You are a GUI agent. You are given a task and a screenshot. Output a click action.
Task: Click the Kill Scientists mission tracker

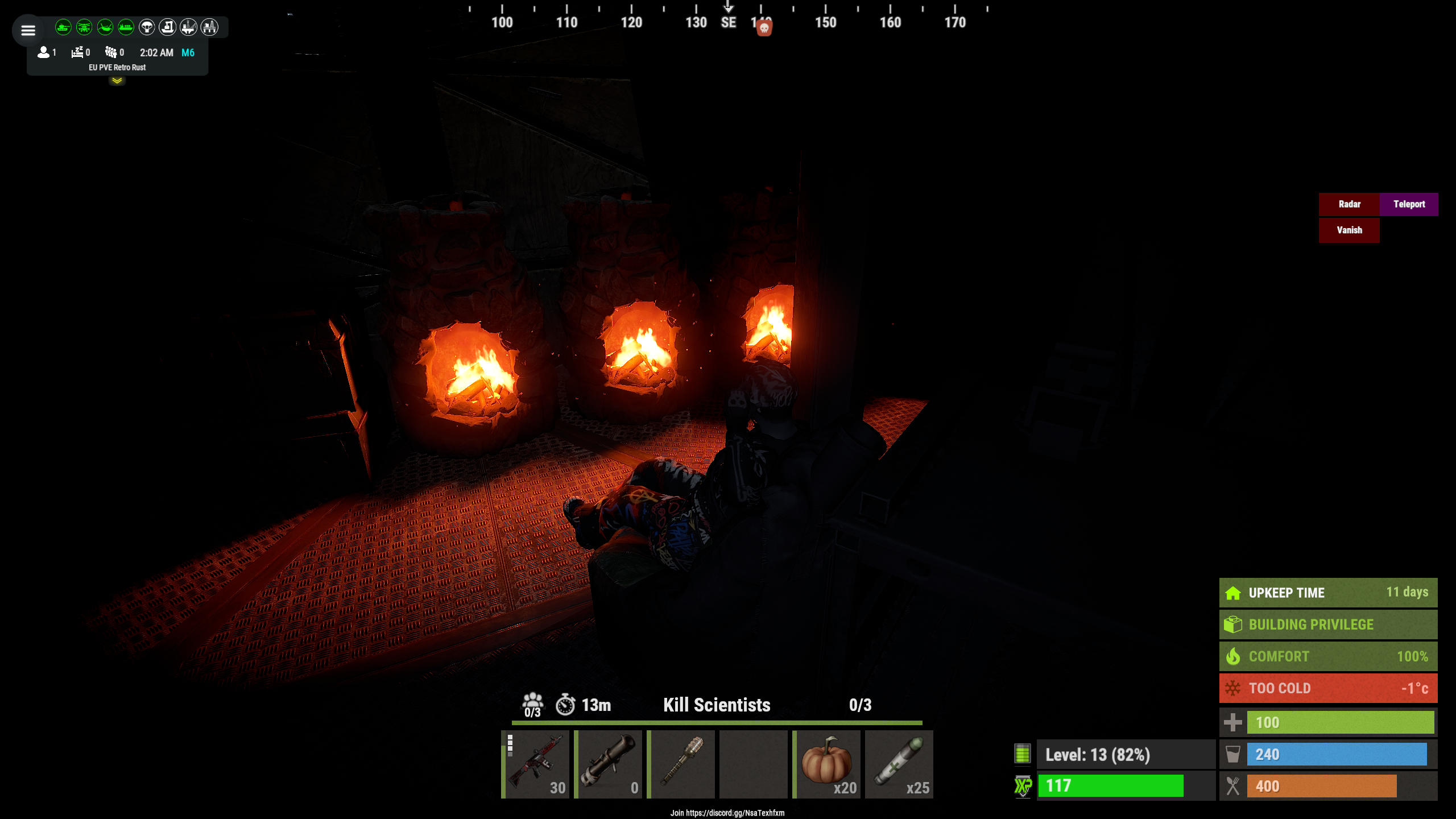[x=717, y=705]
